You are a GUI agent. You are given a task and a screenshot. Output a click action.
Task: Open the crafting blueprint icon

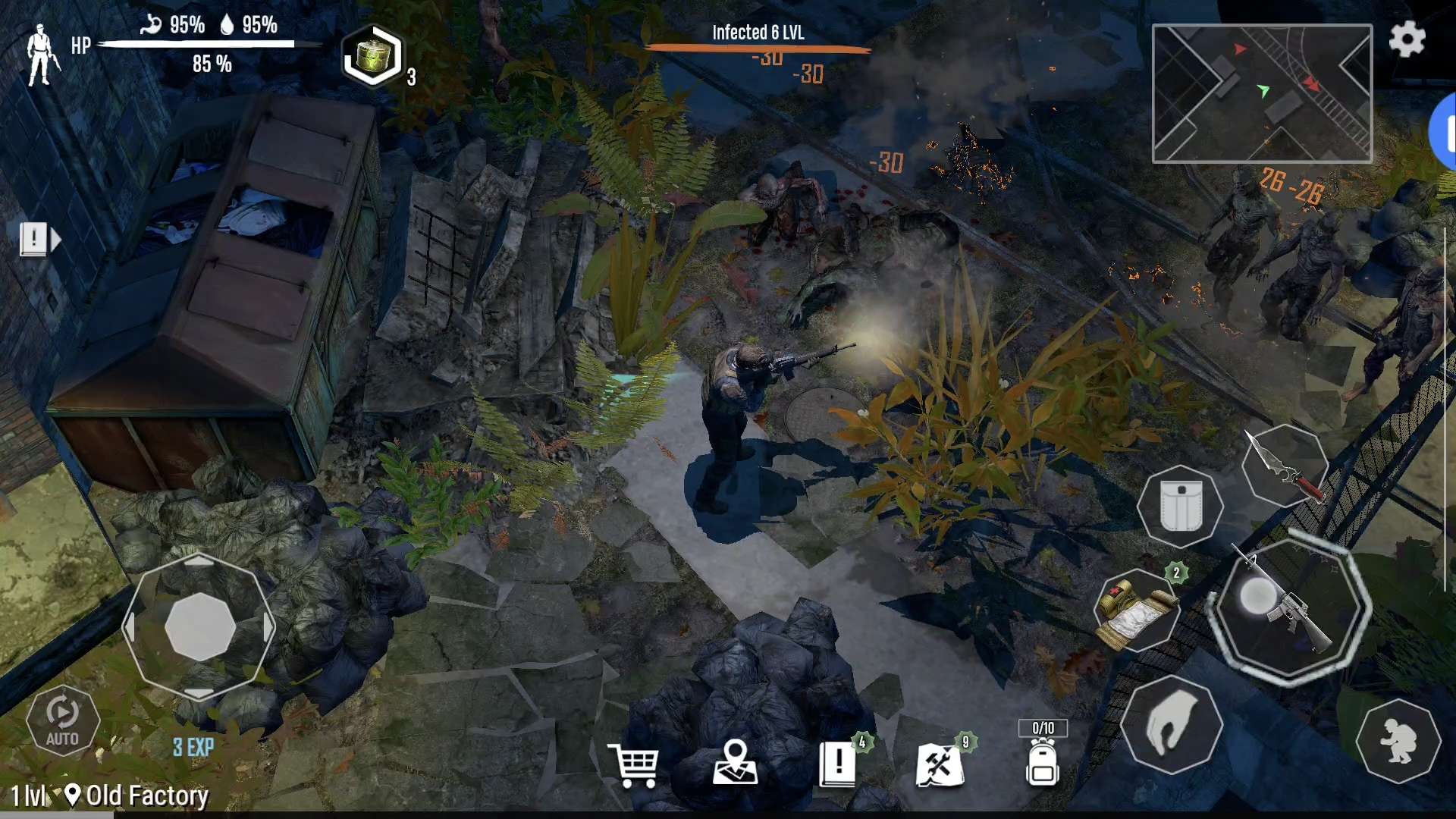coord(940,764)
